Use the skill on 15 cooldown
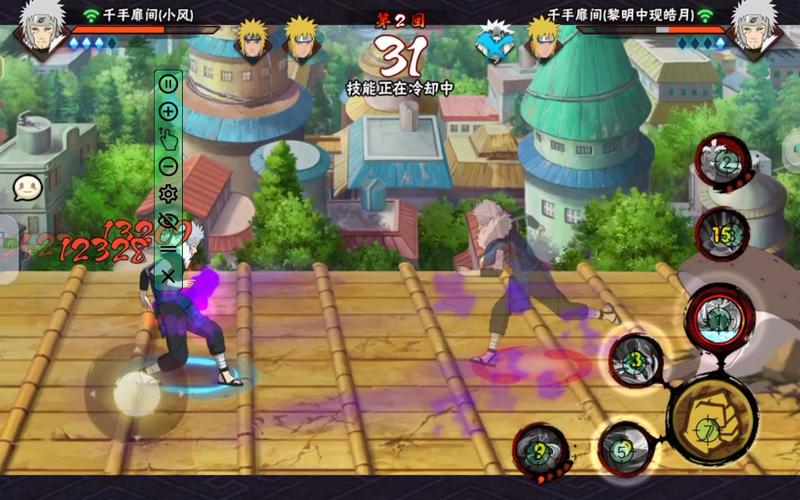The height and width of the screenshot is (500, 800). (x=722, y=235)
